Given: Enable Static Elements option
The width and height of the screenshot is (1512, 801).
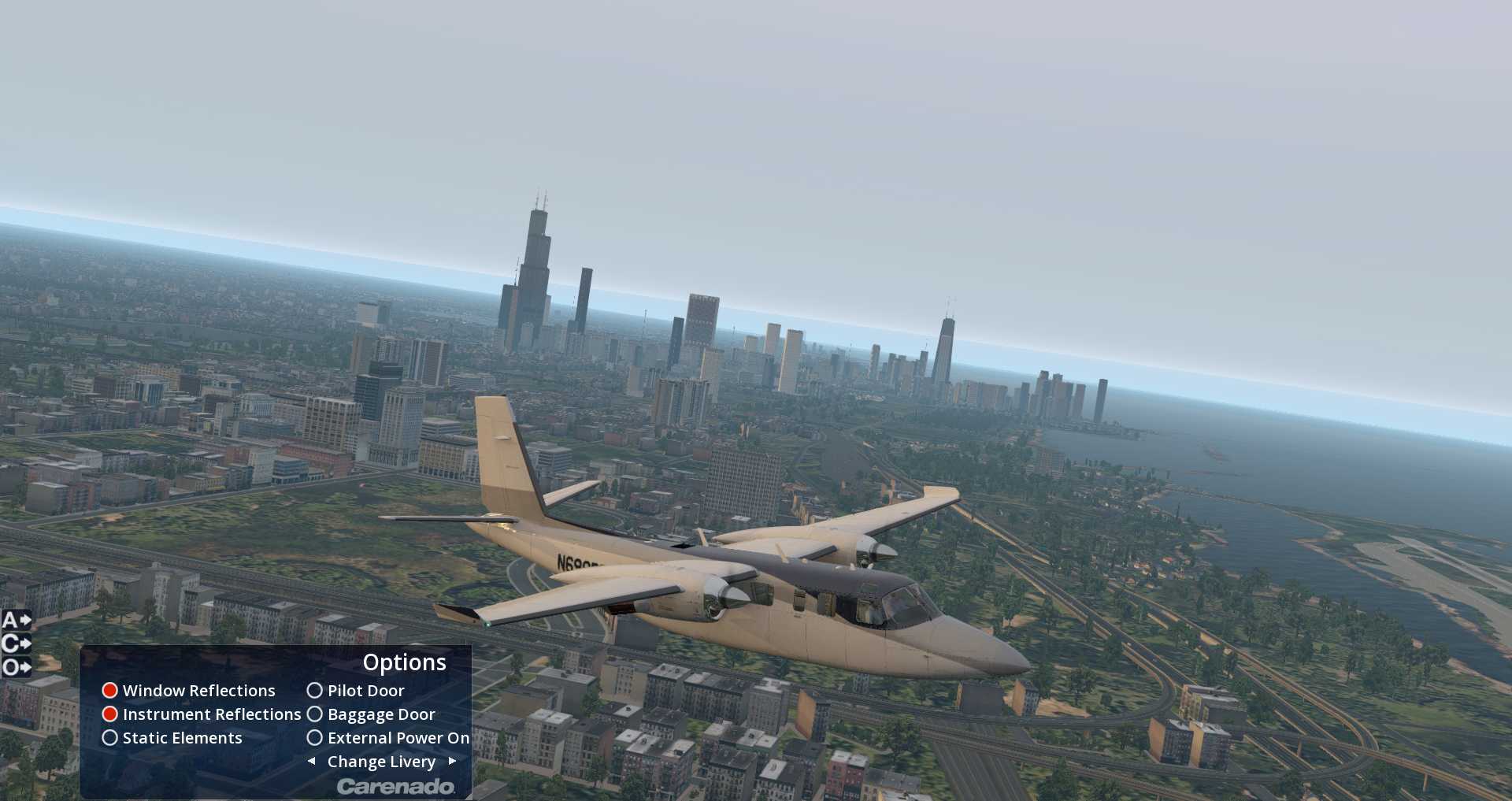Looking at the screenshot, I should click(110, 738).
